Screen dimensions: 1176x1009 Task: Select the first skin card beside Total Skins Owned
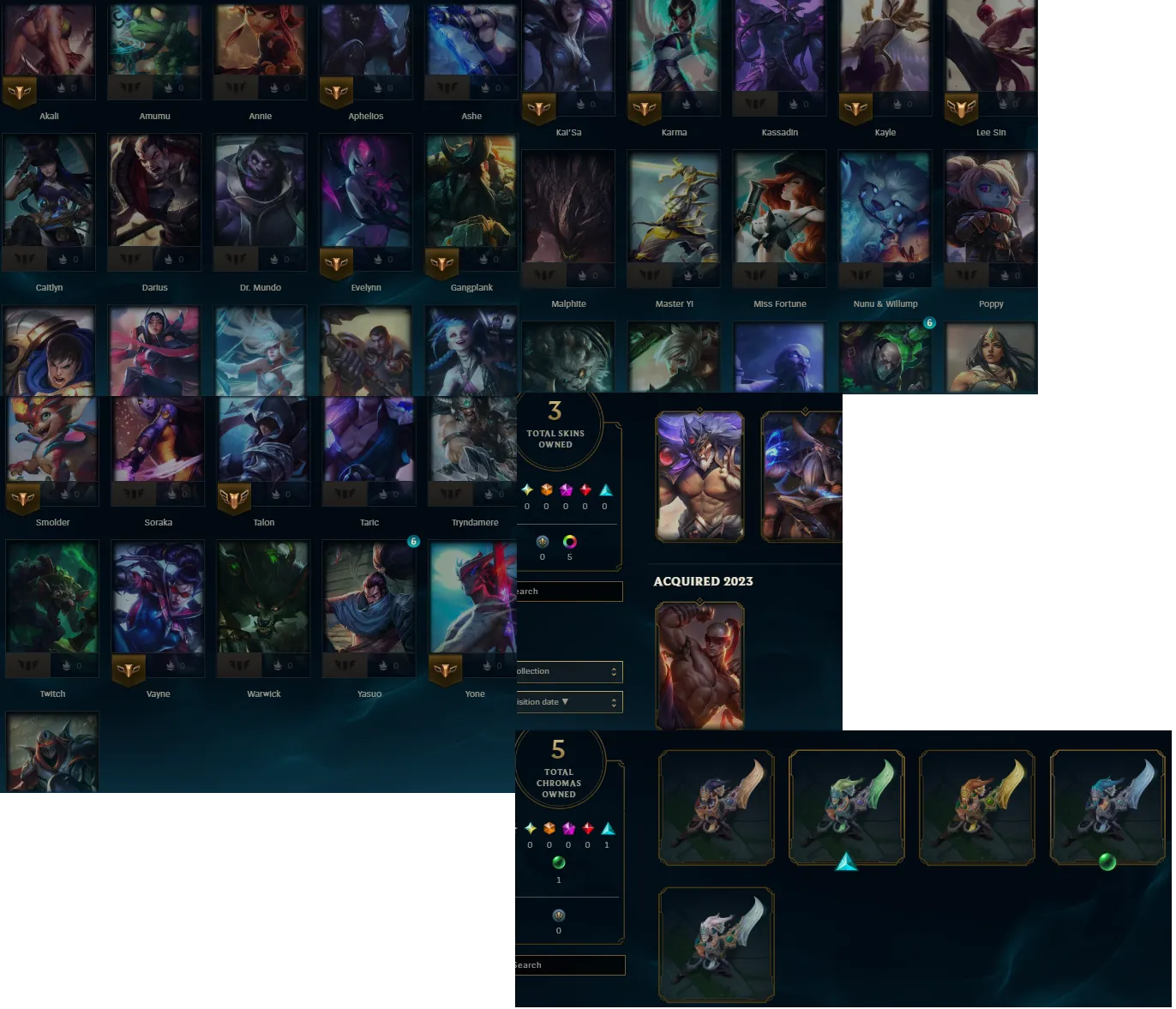[x=699, y=477]
